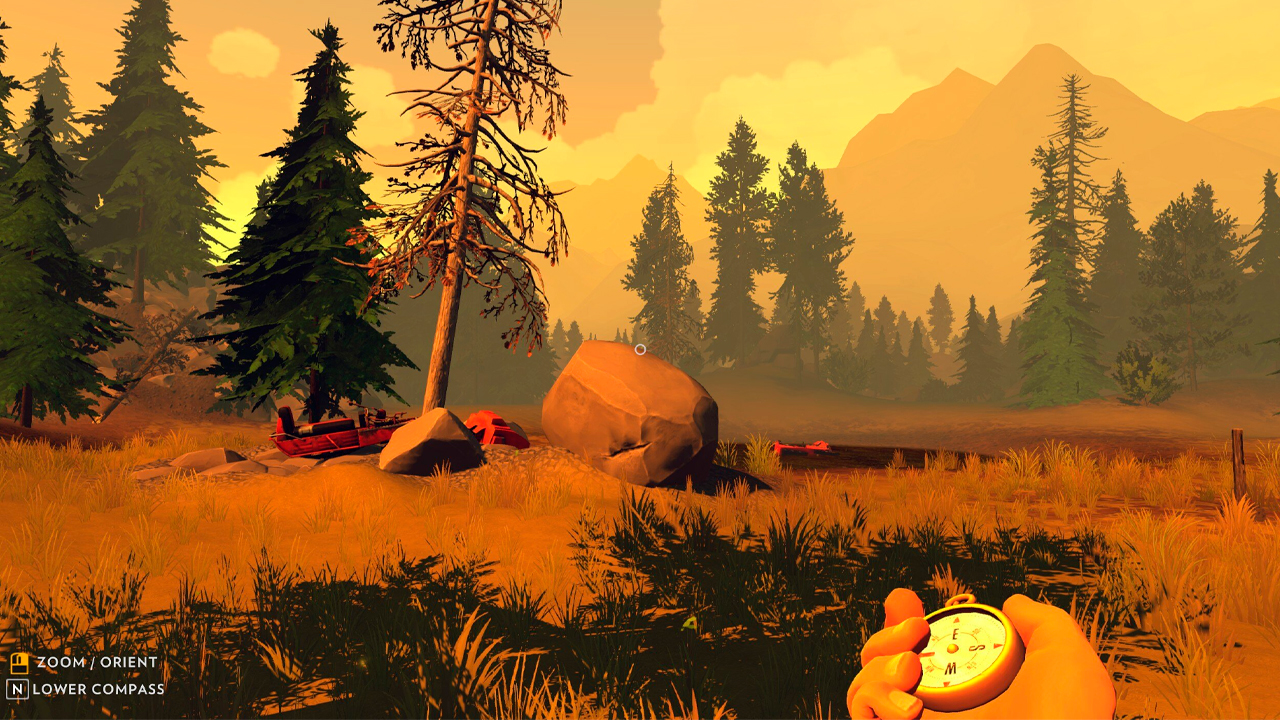1280x720 pixels.
Task: Click the compass loop ring at its top
Action: pos(960,599)
